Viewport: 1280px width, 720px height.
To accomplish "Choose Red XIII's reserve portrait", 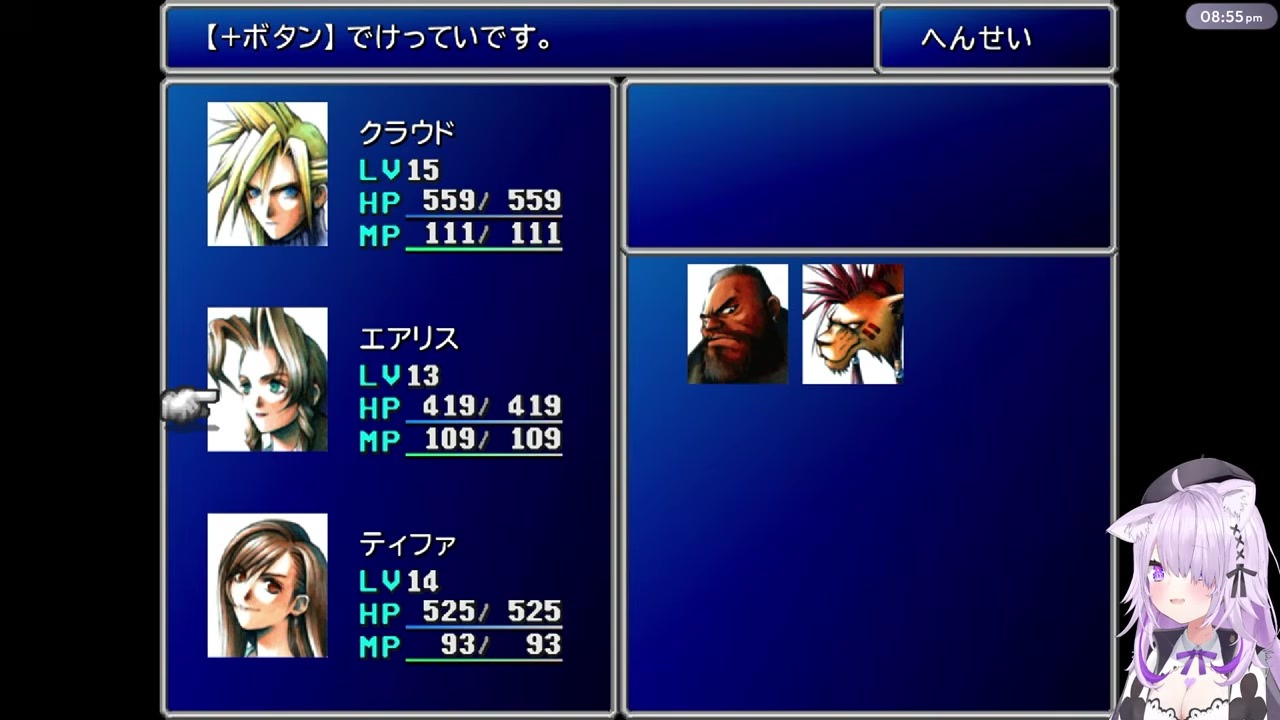I will (x=852, y=324).
